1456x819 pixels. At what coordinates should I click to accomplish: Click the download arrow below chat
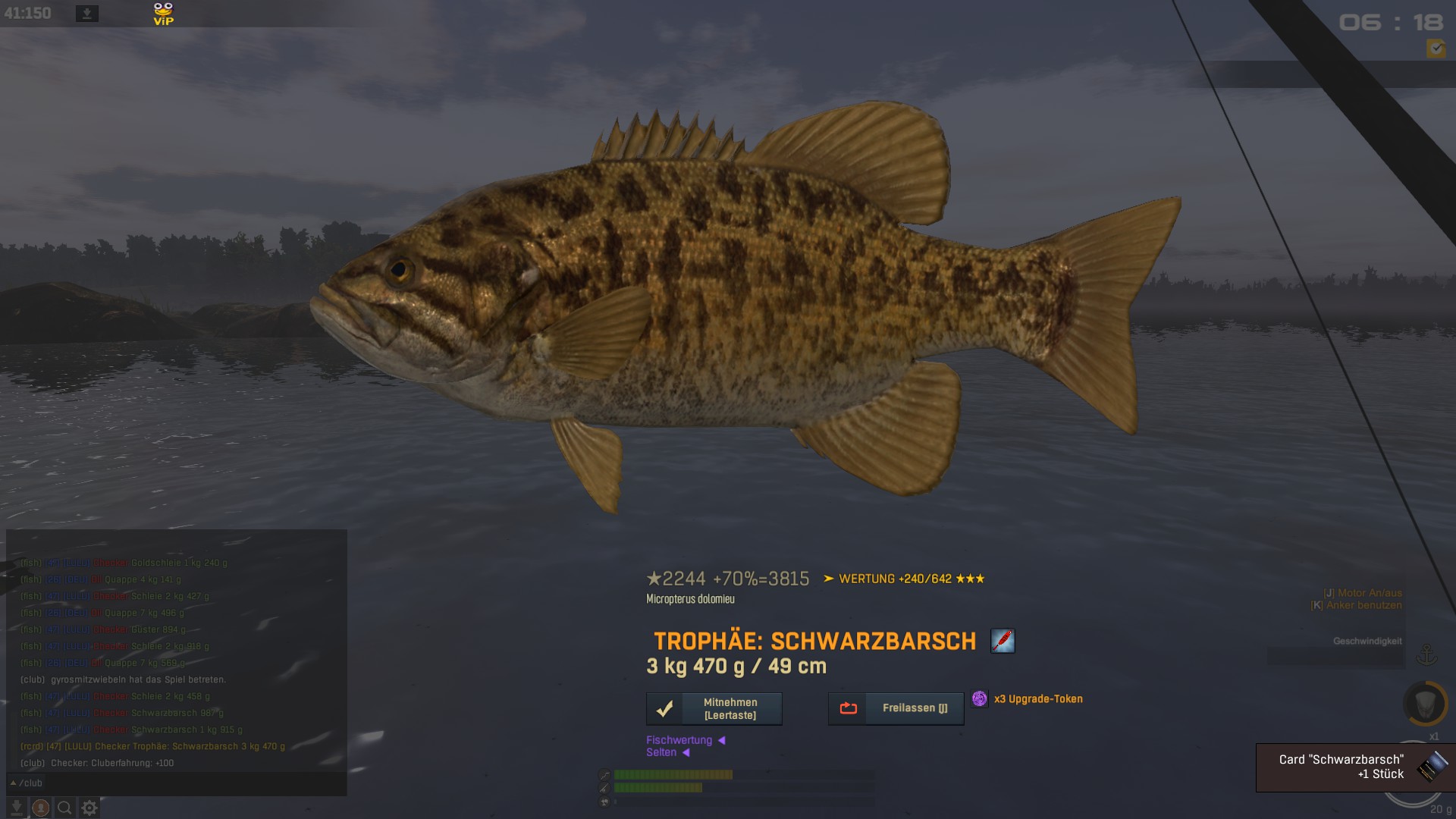[x=17, y=808]
